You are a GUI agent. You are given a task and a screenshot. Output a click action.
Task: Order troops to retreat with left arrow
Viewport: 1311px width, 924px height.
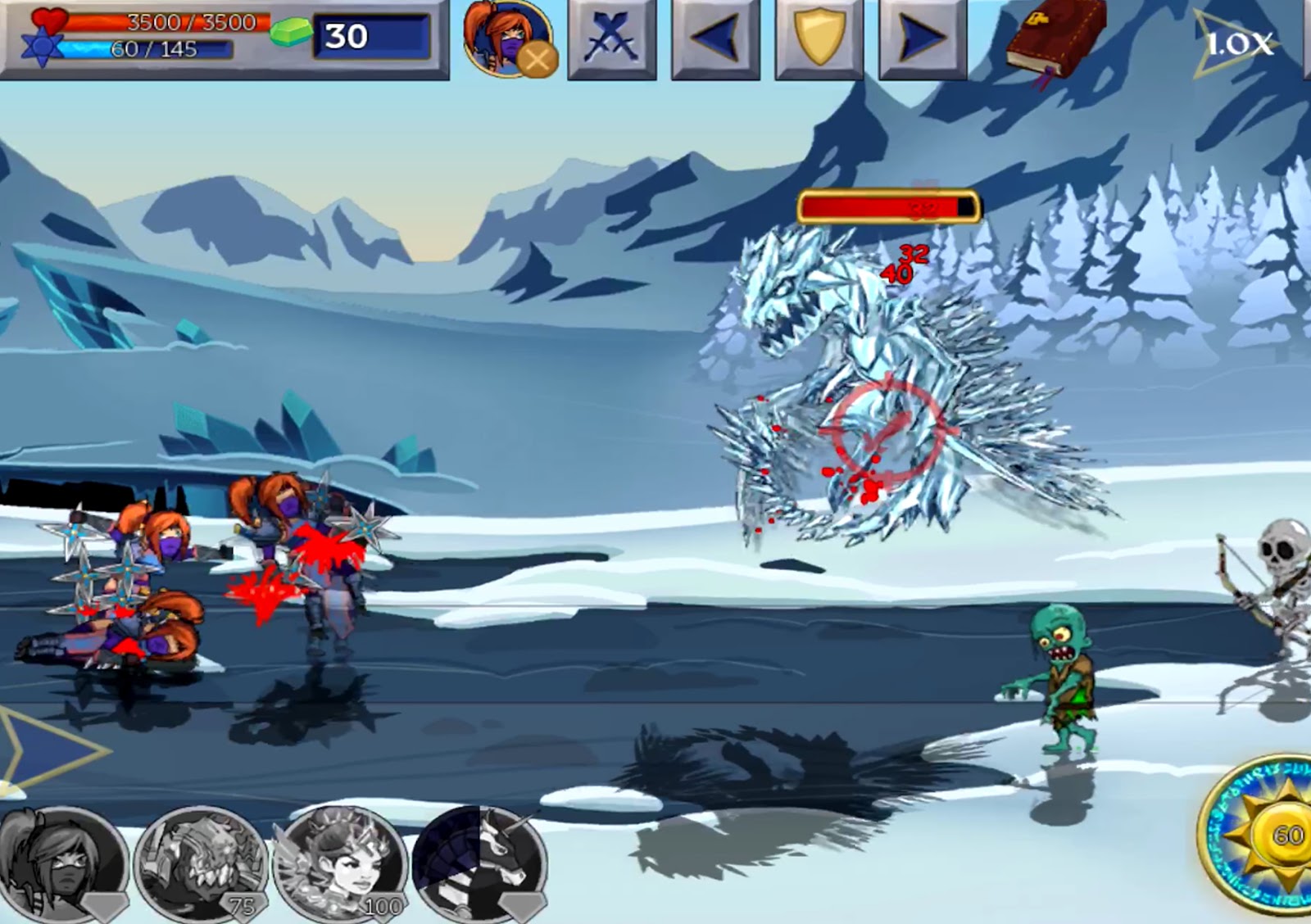(x=715, y=38)
